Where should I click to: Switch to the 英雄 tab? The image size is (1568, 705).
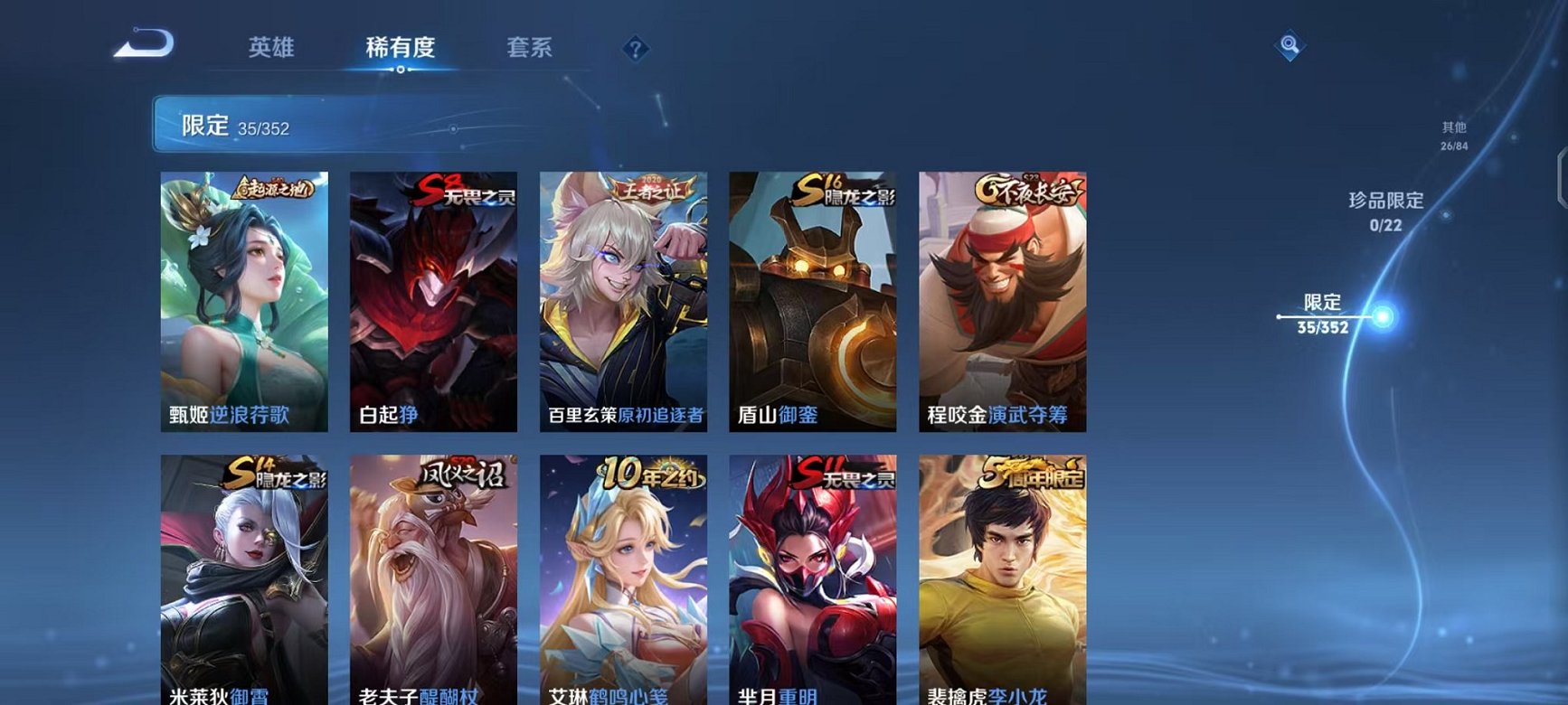[x=271, y=49]
